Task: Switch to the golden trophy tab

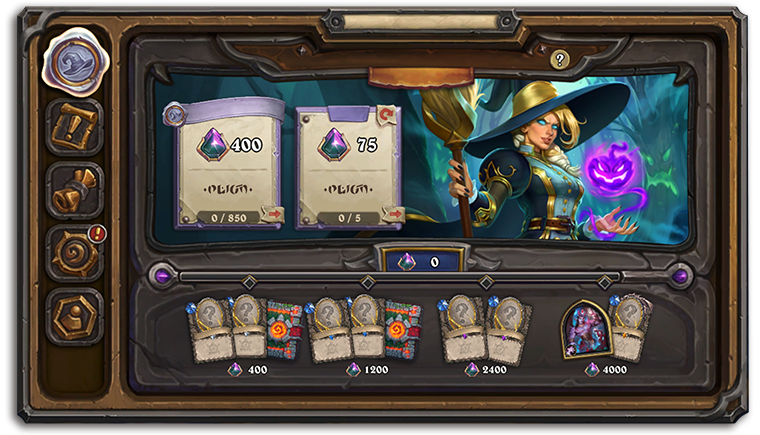Action: click(x=74, y=189)
